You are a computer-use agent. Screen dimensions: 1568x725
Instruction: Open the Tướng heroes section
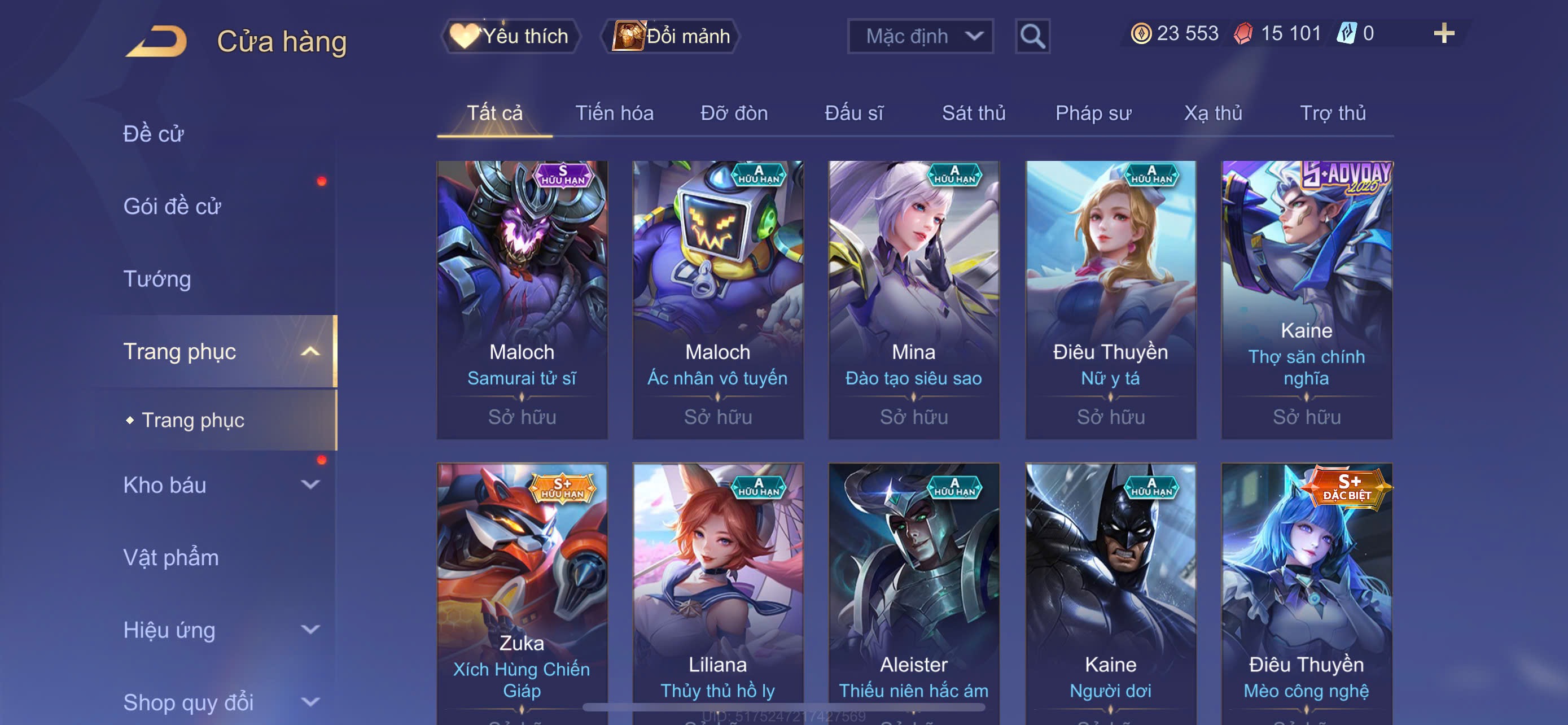tap(157, 279)
